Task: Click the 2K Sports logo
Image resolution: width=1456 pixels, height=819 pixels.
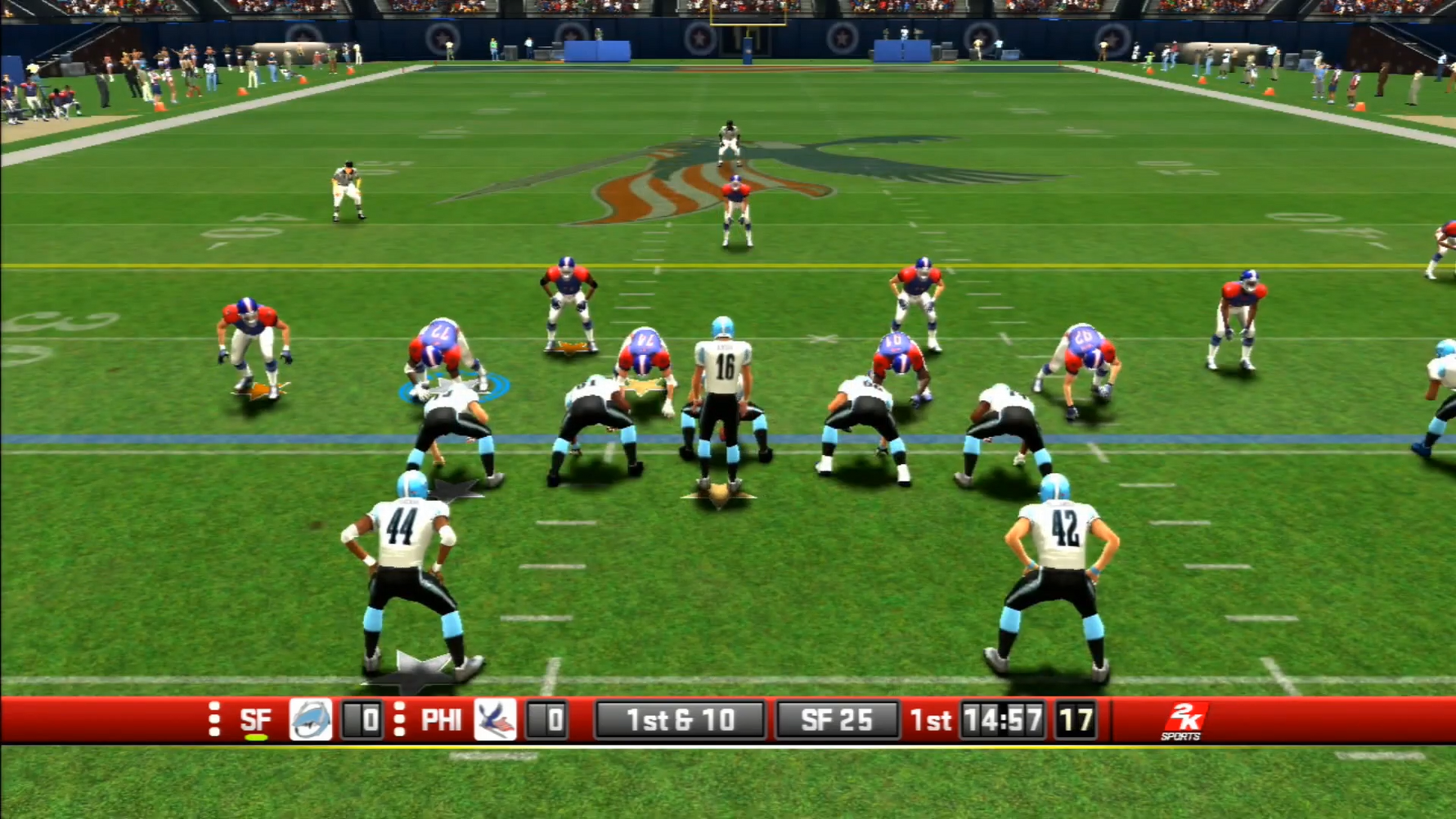Action: click(1182, 721)
